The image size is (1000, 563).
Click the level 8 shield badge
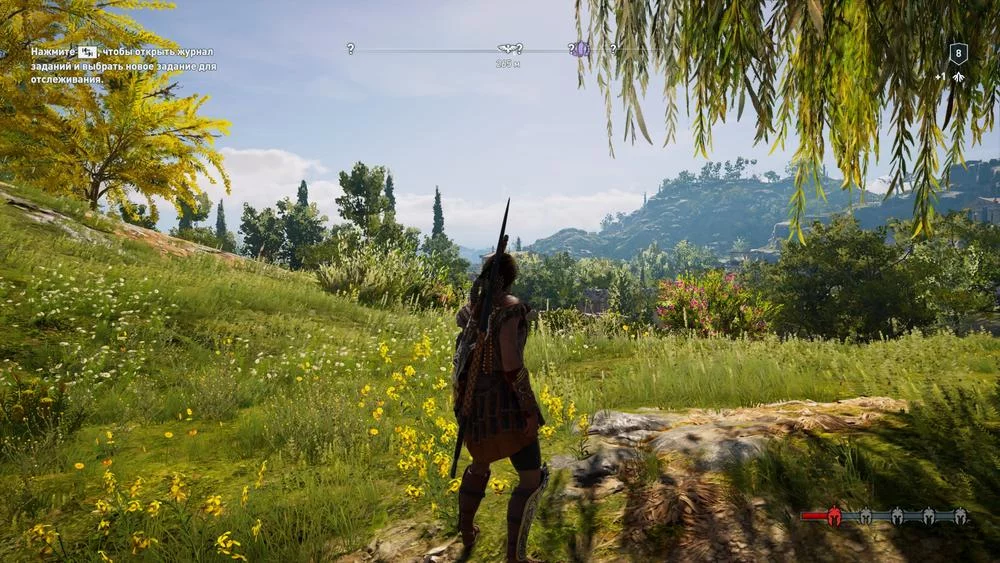957,53
